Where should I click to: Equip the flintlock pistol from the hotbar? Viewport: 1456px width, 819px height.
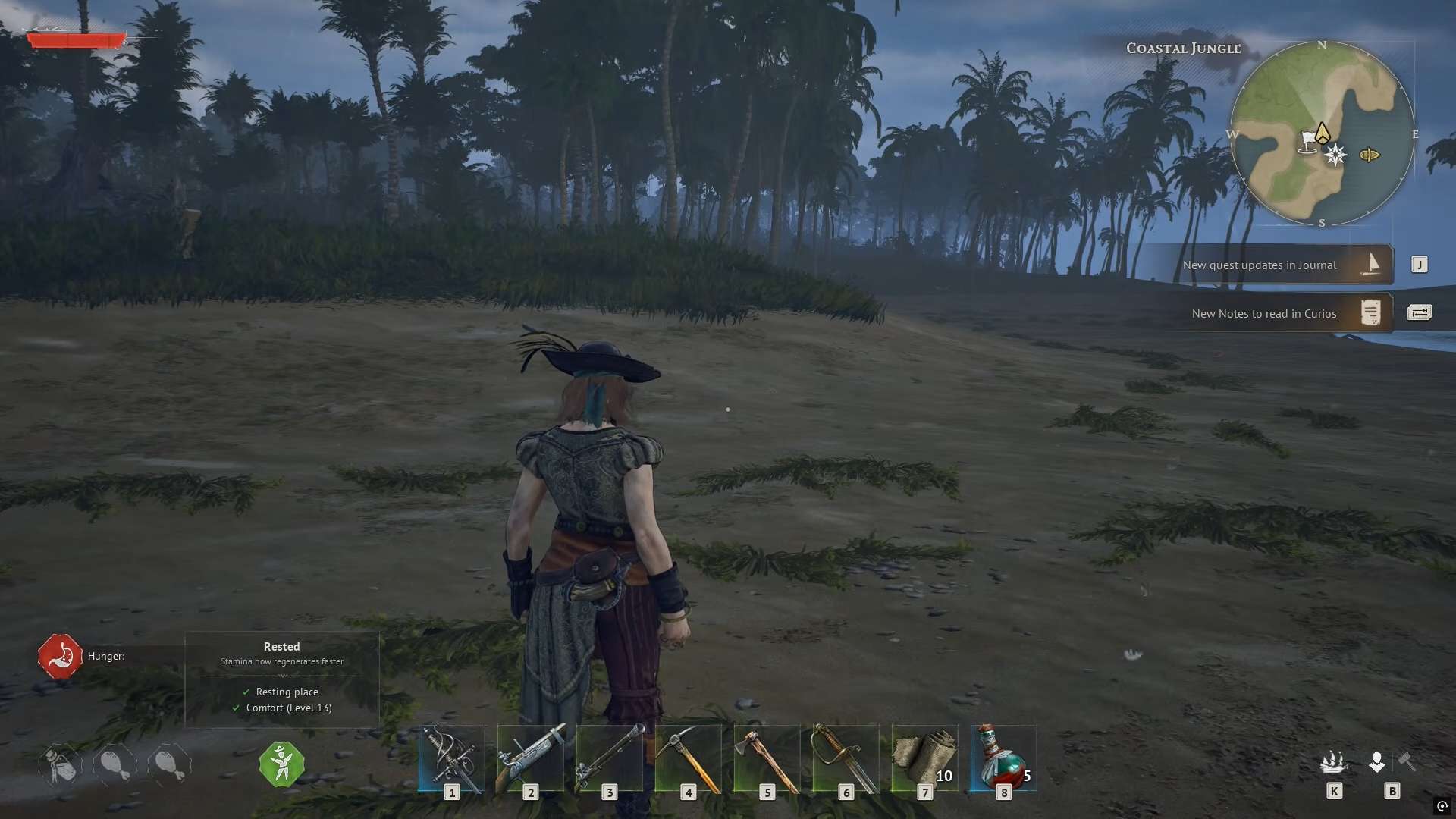click(531, 758)
